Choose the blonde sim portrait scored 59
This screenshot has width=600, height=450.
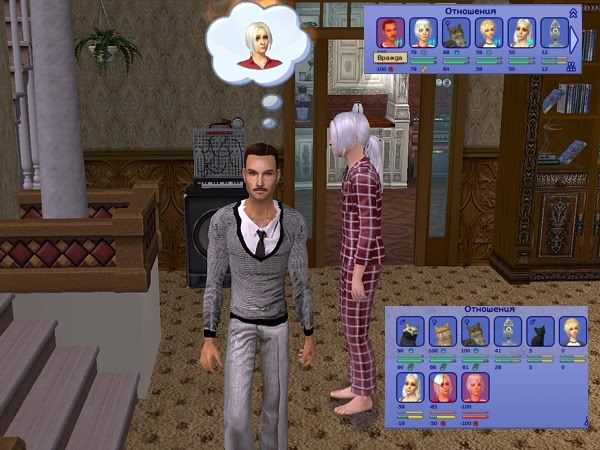(x=488, y=33)
